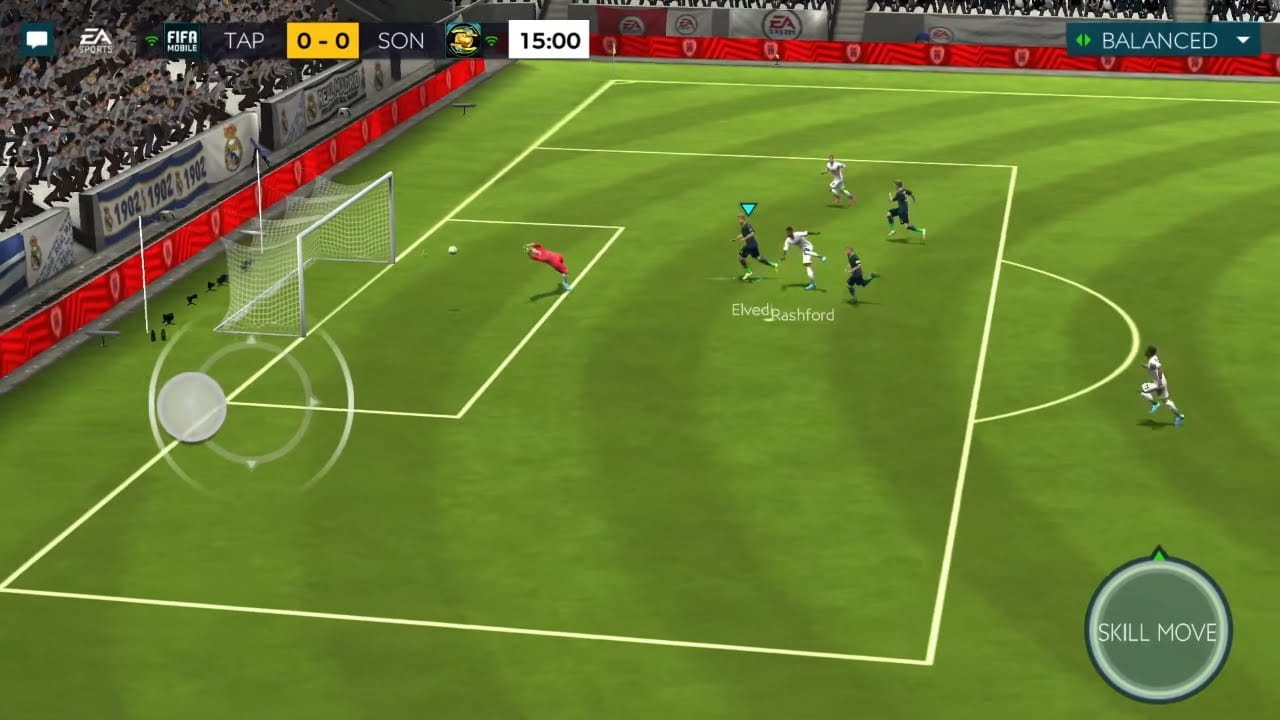Tap the SKILL MOVE control circle
Viewport: 1280px width, 720px height.
pos(1157,631)
